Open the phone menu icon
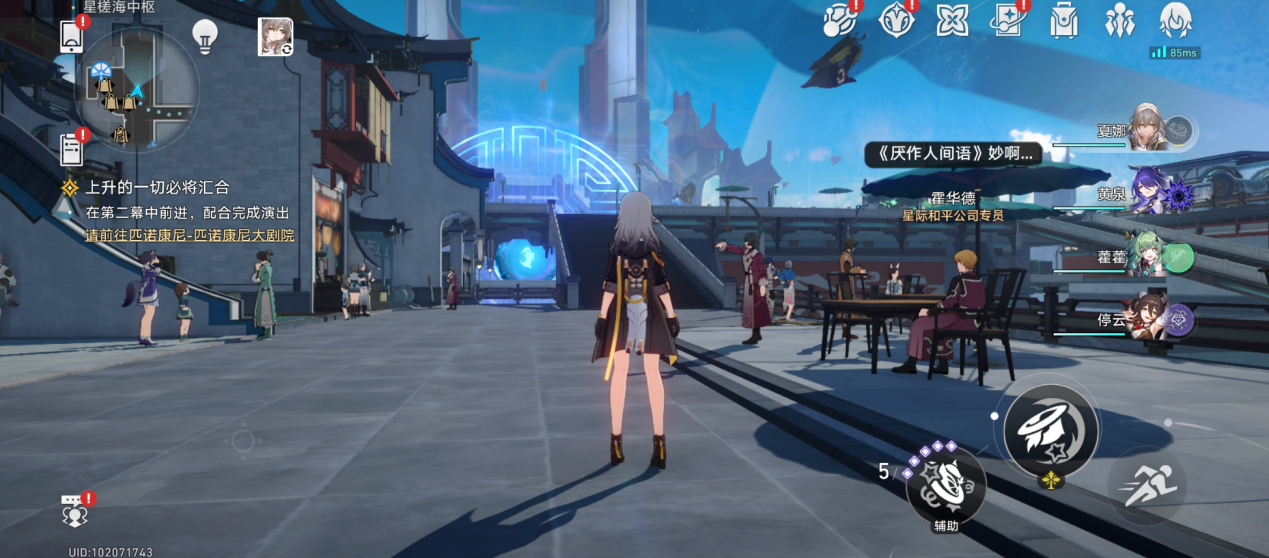This screenshot has height=558, width=1269. [72, 36]
